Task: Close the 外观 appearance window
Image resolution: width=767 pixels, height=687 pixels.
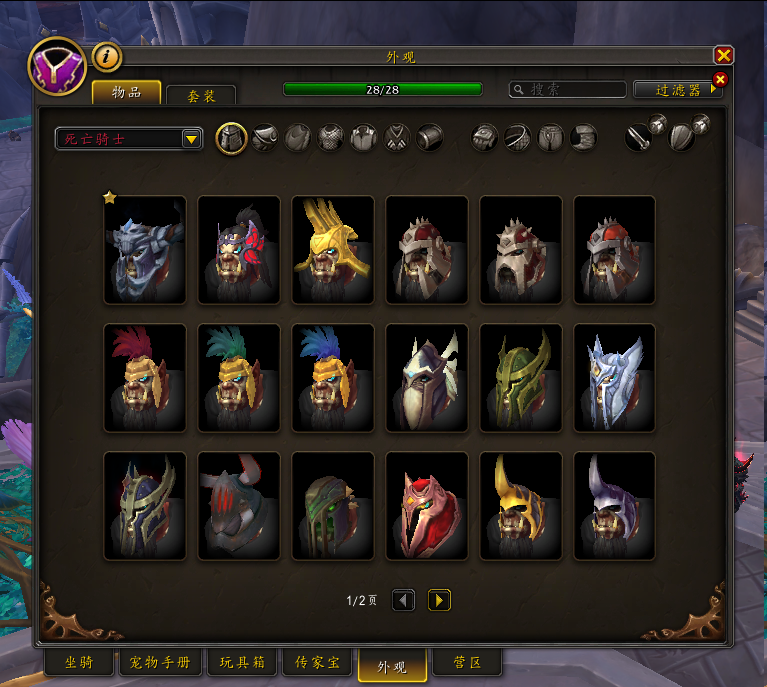Action: coord(723,56)
